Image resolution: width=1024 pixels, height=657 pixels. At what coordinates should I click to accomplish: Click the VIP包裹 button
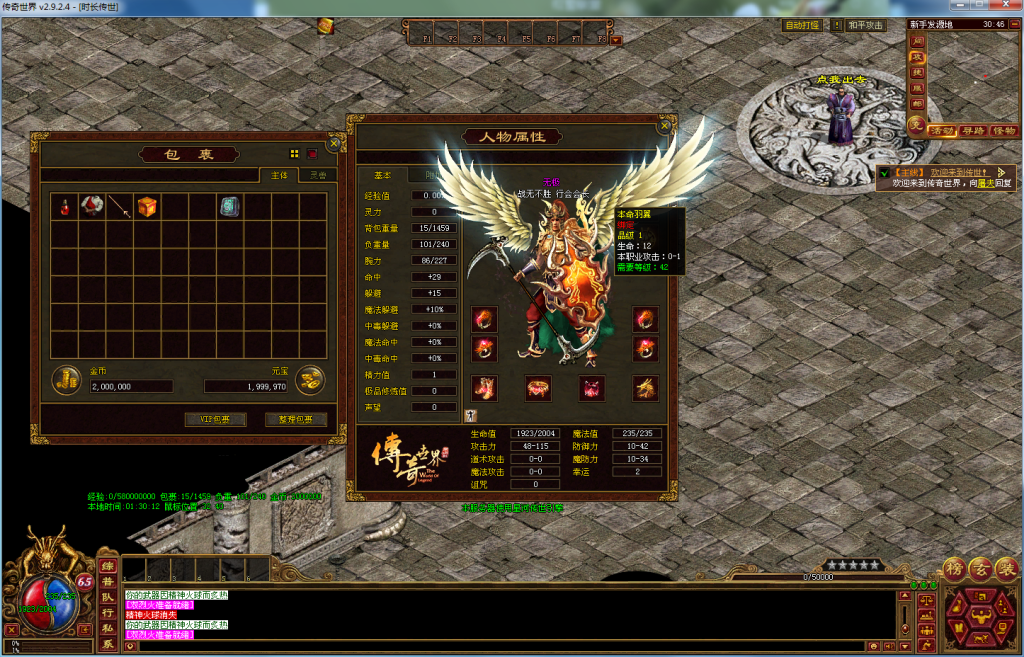pos(215,419)
